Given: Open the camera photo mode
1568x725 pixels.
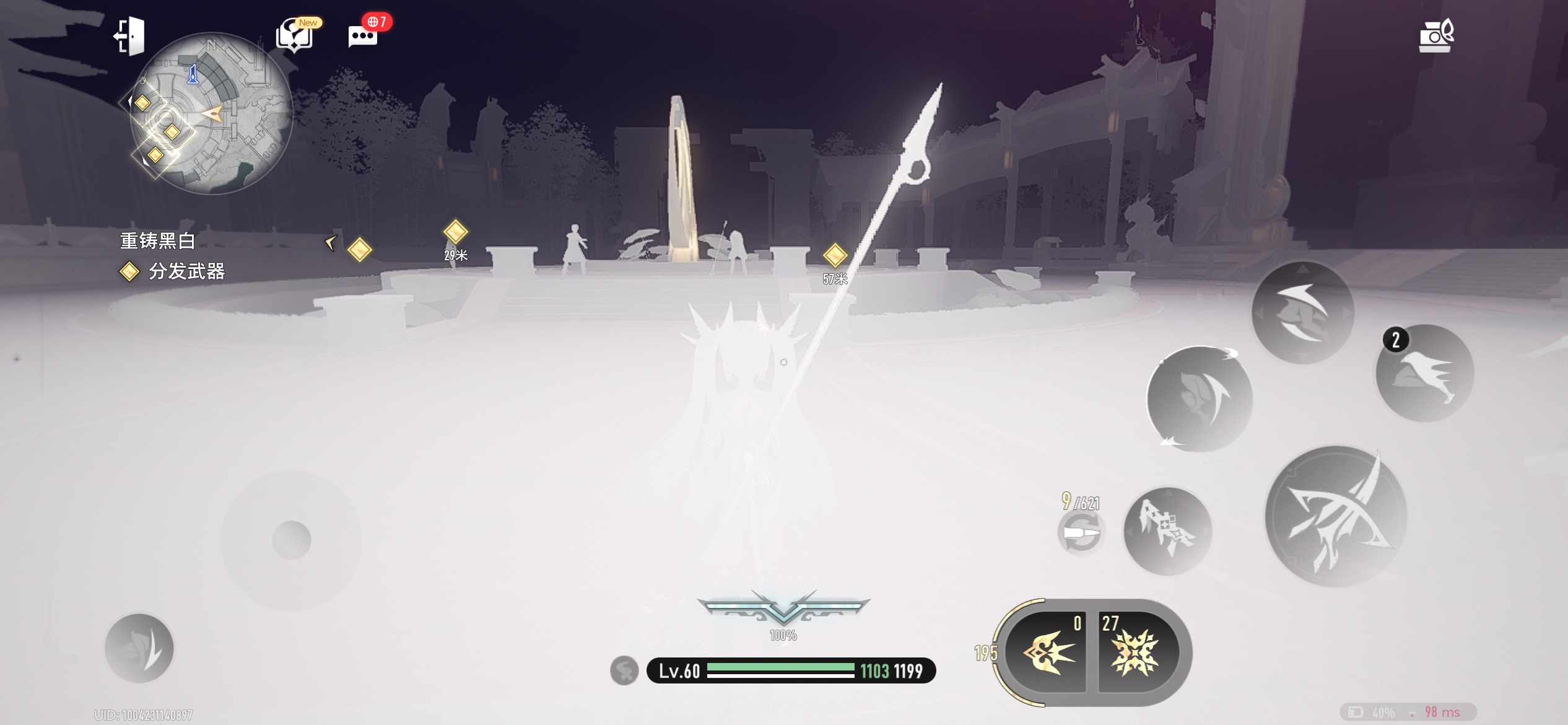Looking at the screenshot, I should [1435, 37].
